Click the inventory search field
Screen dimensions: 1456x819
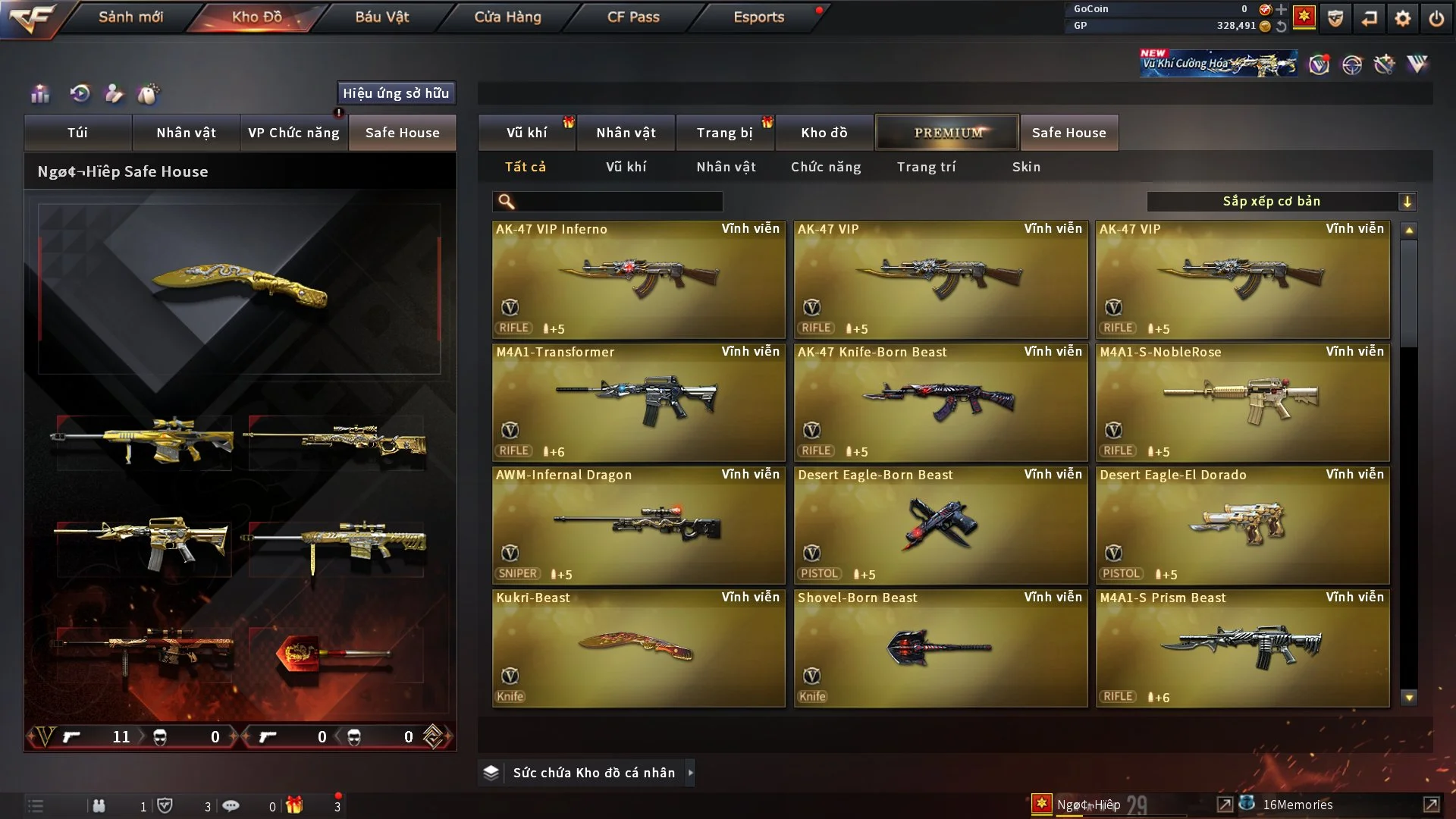tap(618, 201)
